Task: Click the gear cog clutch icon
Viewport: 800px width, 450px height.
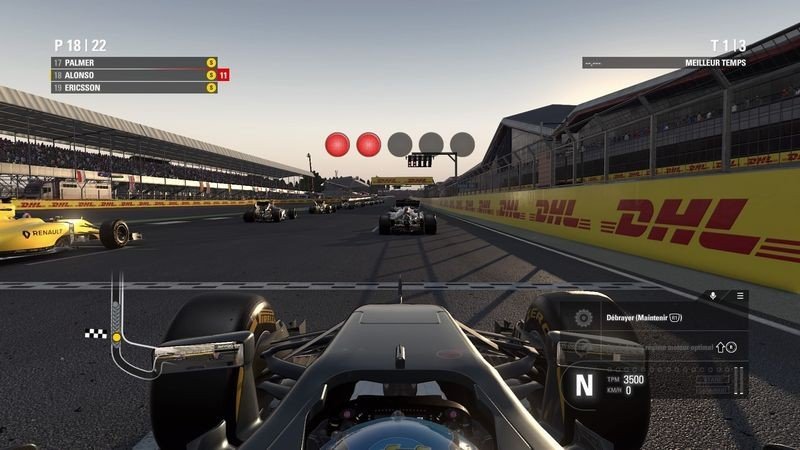Action: click(x=584, y=319)
